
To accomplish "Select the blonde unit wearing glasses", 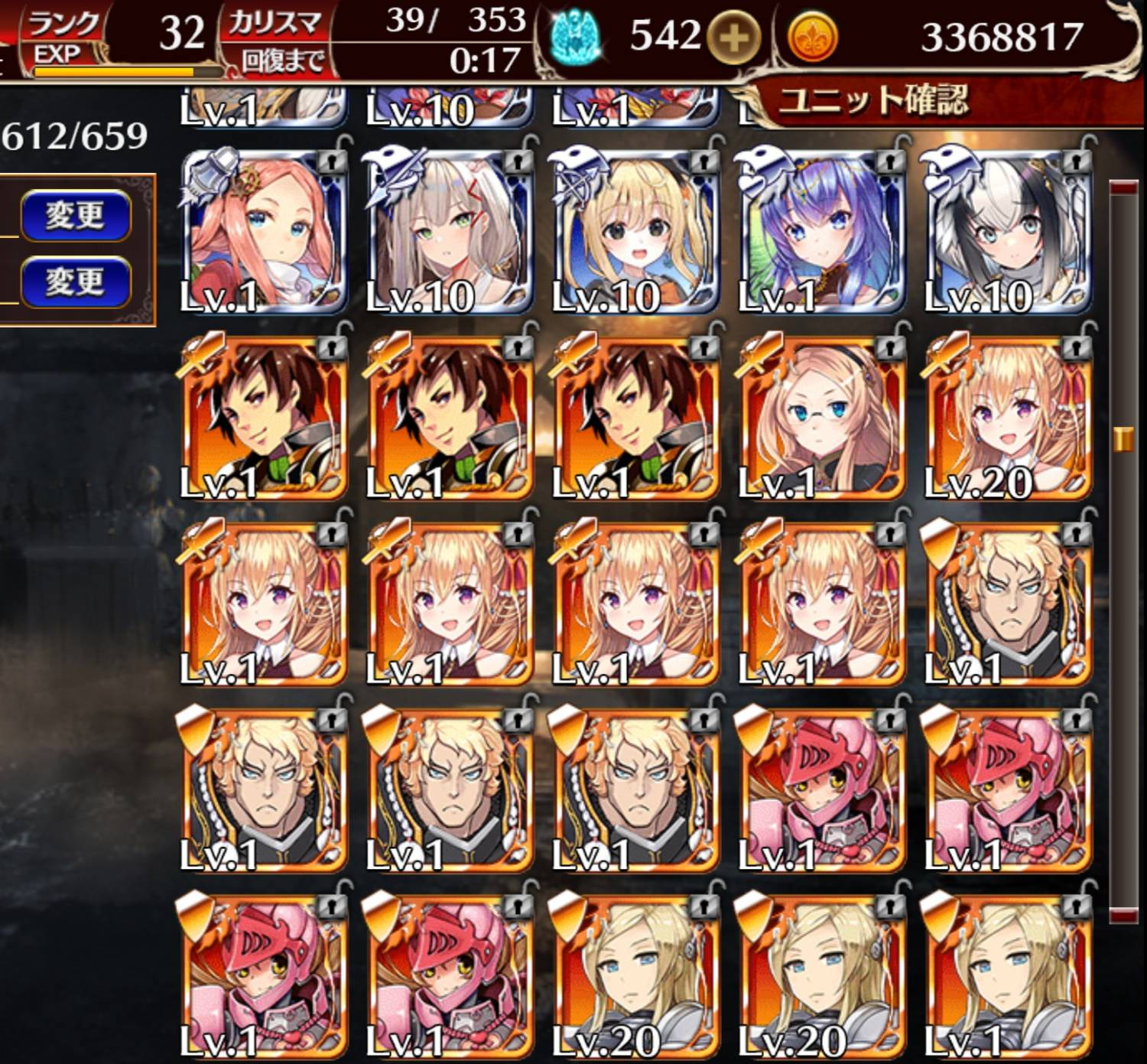I will (820, 419).
